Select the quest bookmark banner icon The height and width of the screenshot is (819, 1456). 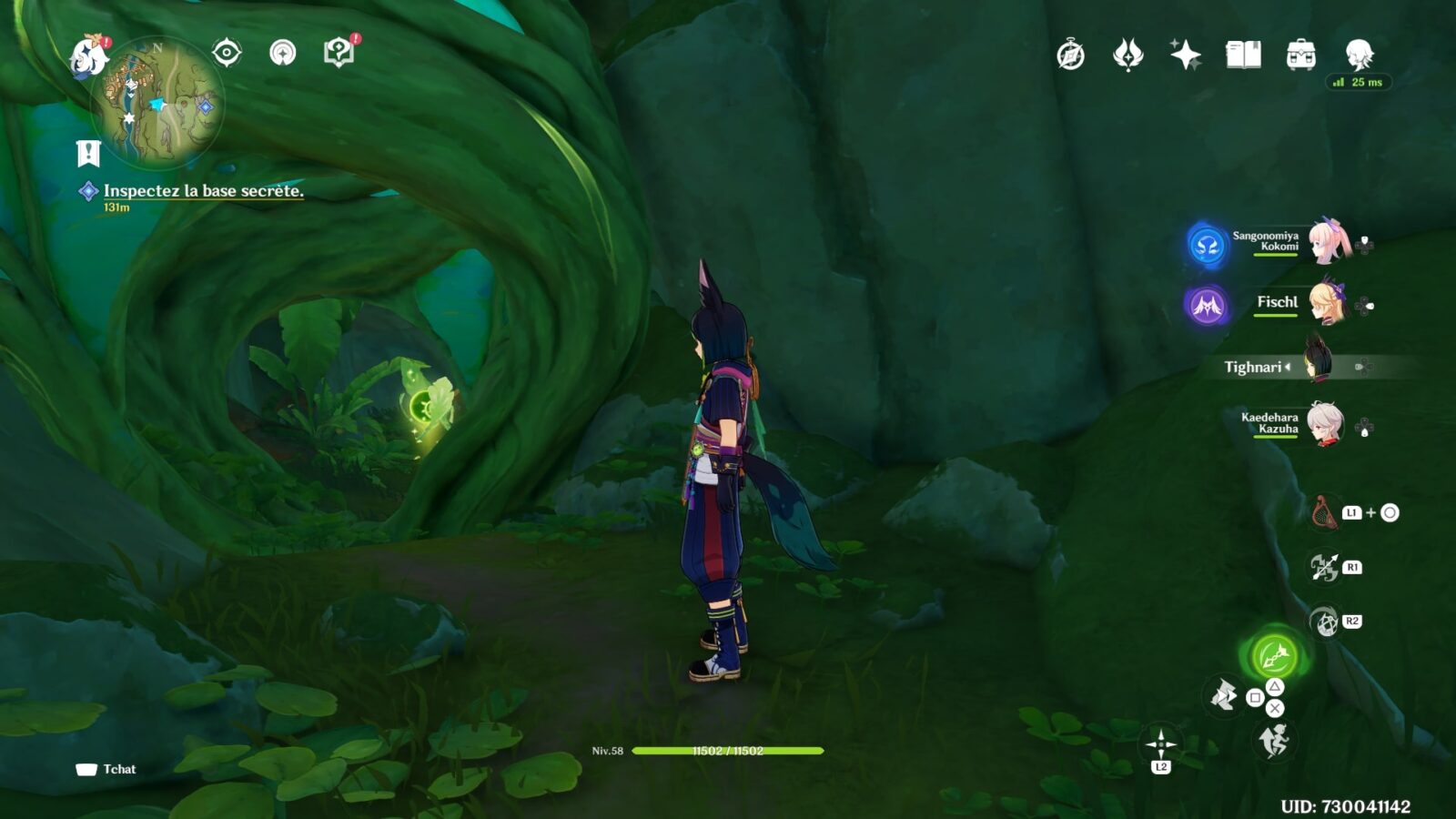[87, 154]
